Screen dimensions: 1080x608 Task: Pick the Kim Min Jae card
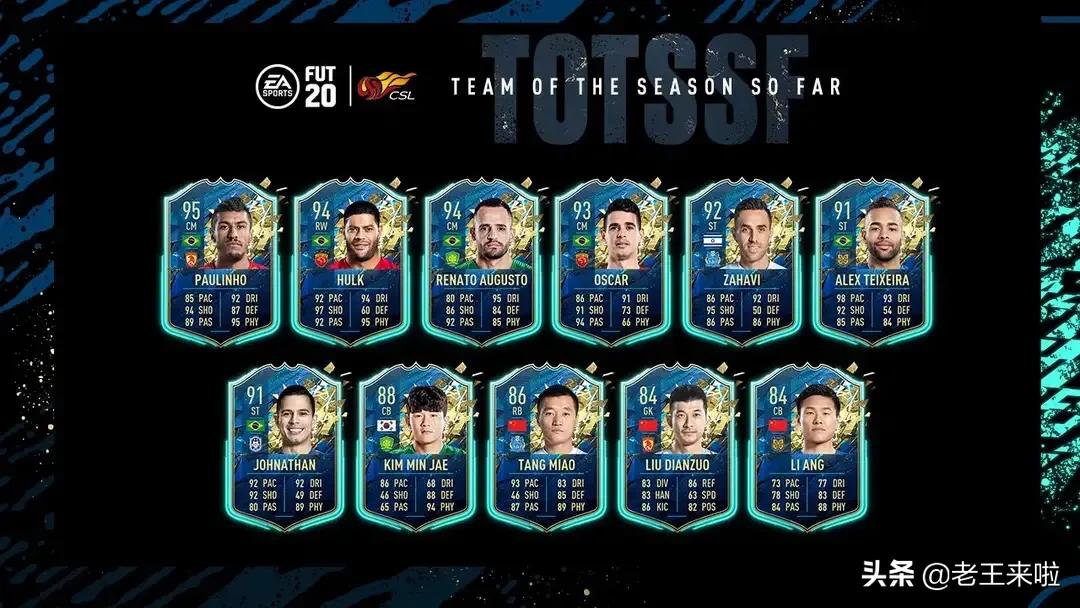416,446
